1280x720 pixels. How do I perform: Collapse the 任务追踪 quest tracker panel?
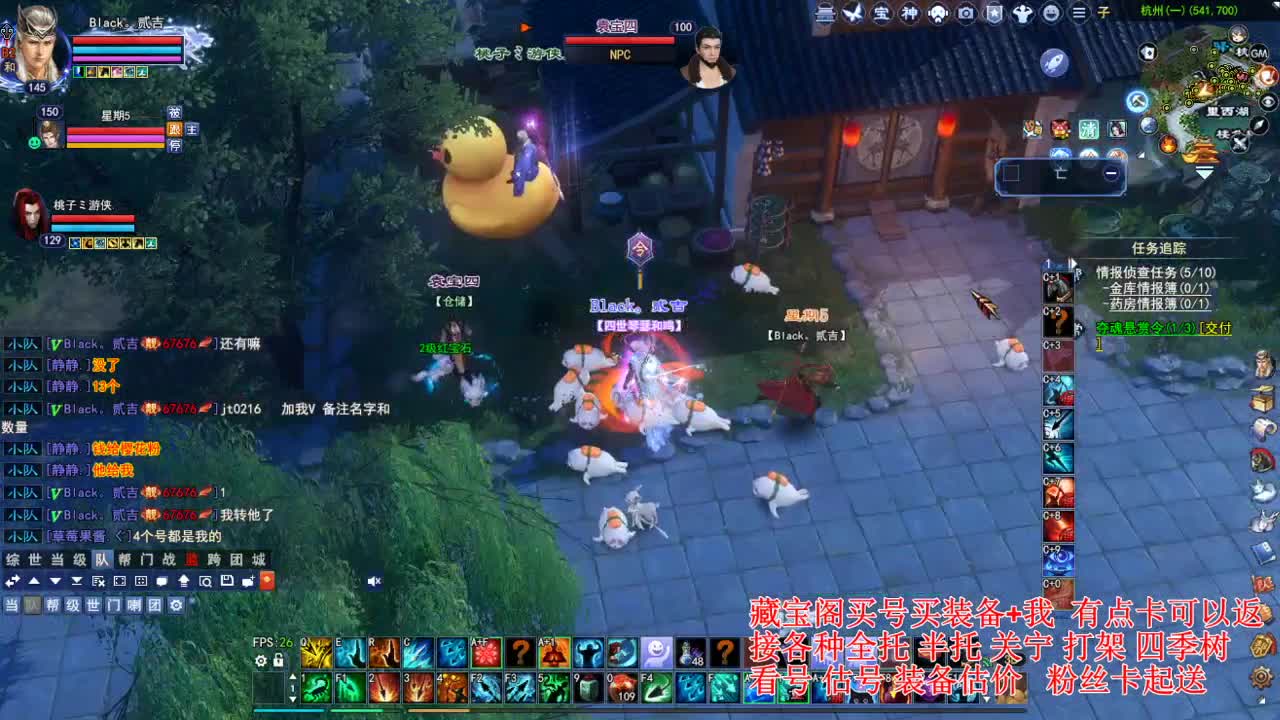(x=1073, y=263)
